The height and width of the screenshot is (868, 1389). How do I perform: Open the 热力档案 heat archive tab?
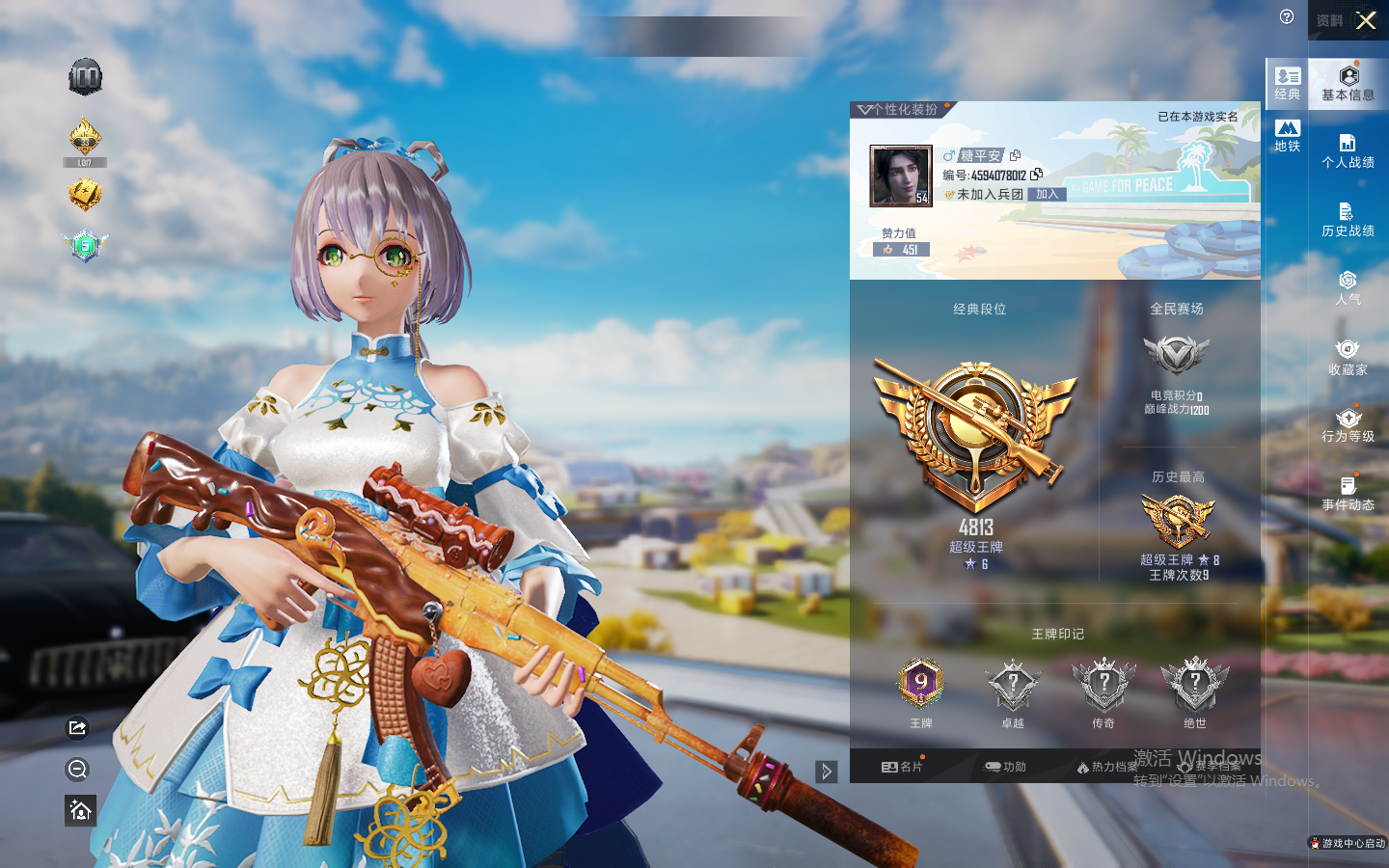(1106, 767)
